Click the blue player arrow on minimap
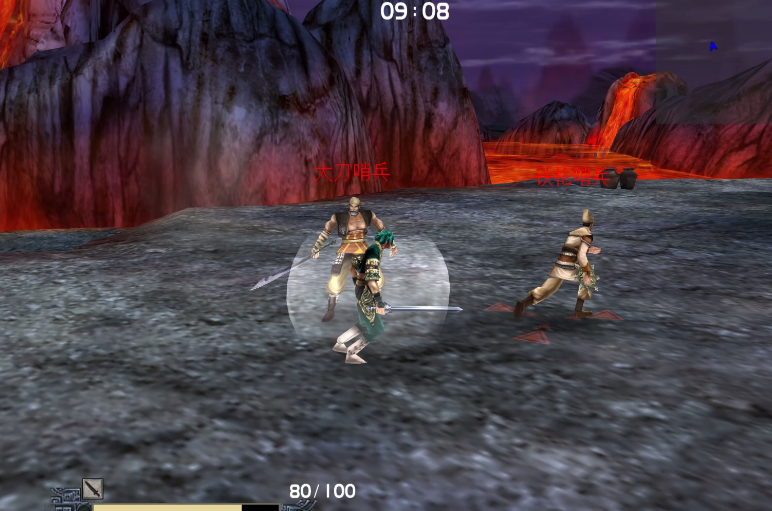 (x=713, y=45)
